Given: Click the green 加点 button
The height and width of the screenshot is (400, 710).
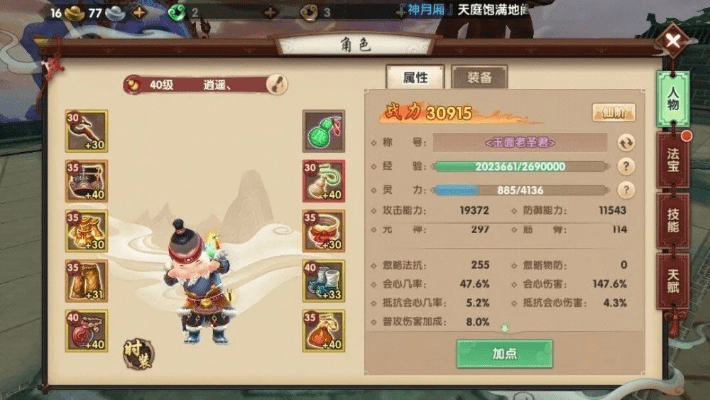Looking at the screenshot, I should [x=504, y=354].
